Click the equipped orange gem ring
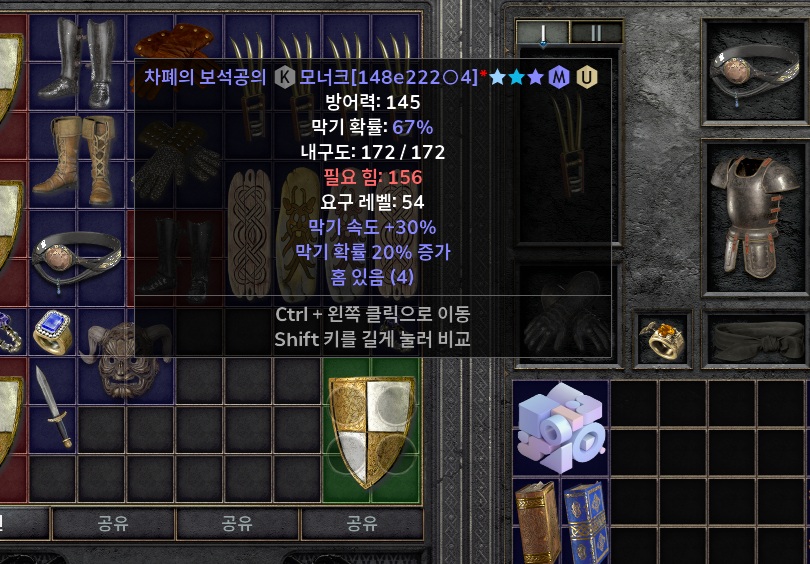The width and height of the screenshot is (810, 564). pos(663,336)
